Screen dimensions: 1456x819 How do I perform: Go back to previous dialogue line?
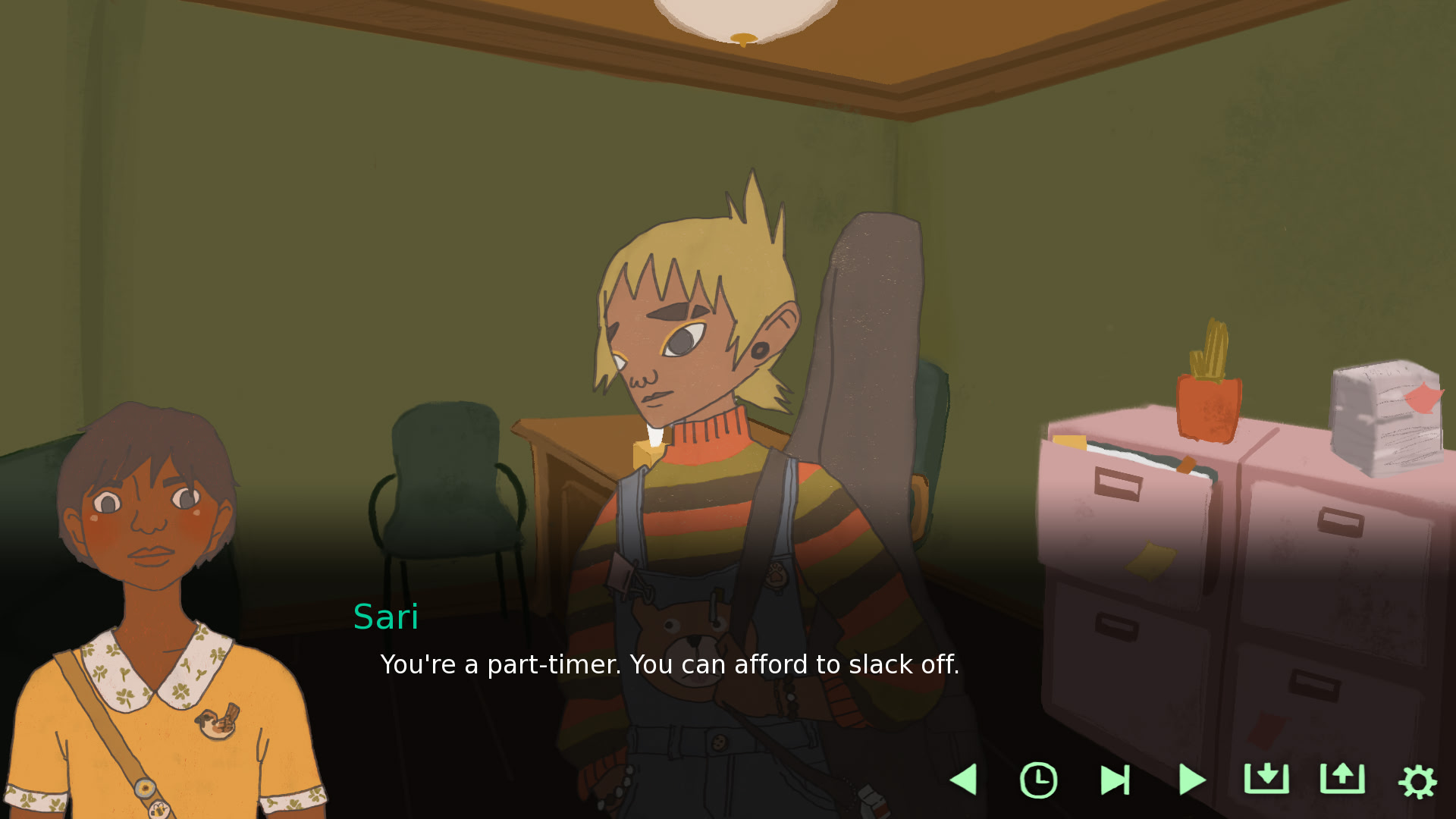point(964,780)
